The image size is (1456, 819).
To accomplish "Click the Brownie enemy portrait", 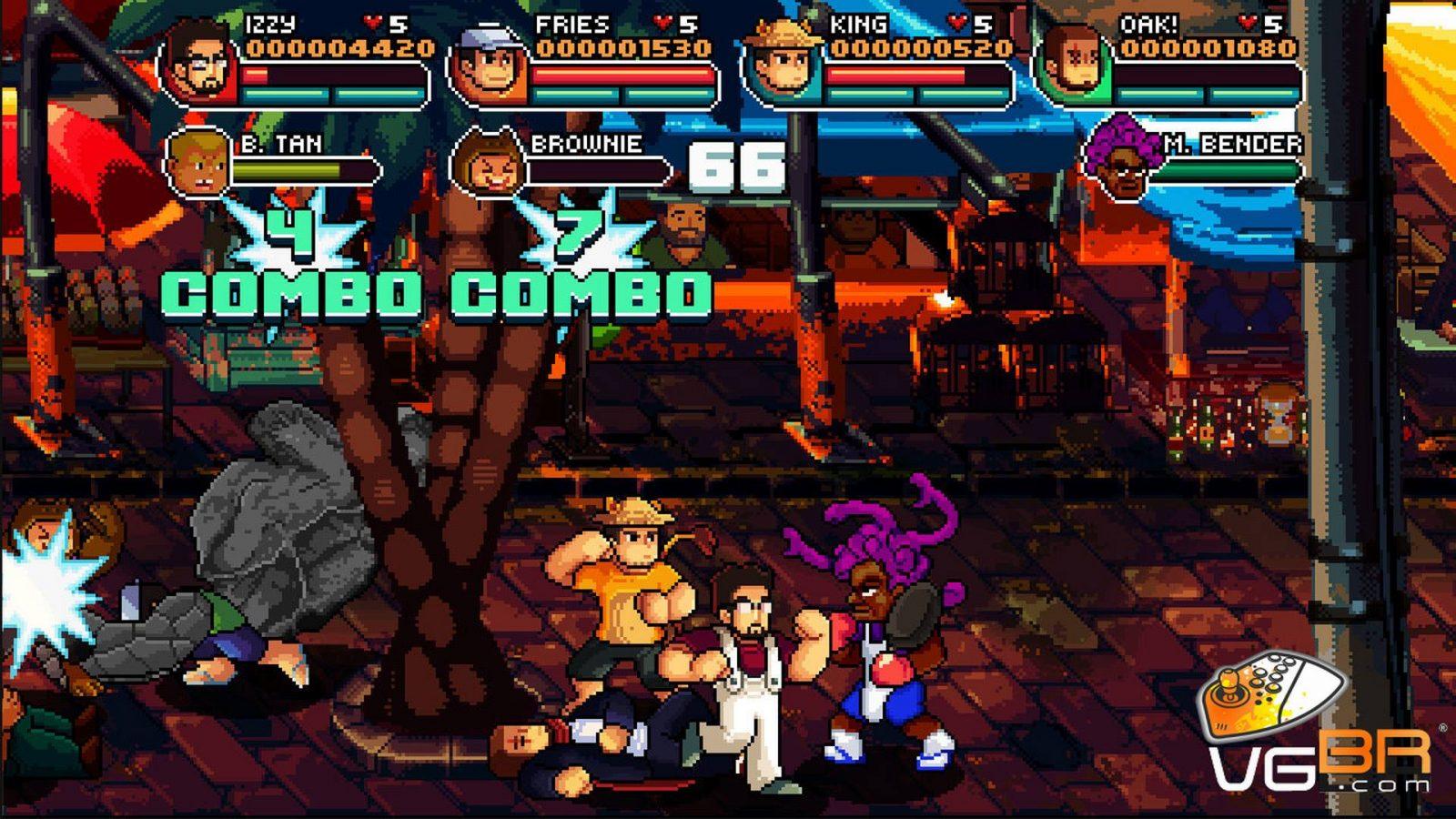I will pos(489,164).
